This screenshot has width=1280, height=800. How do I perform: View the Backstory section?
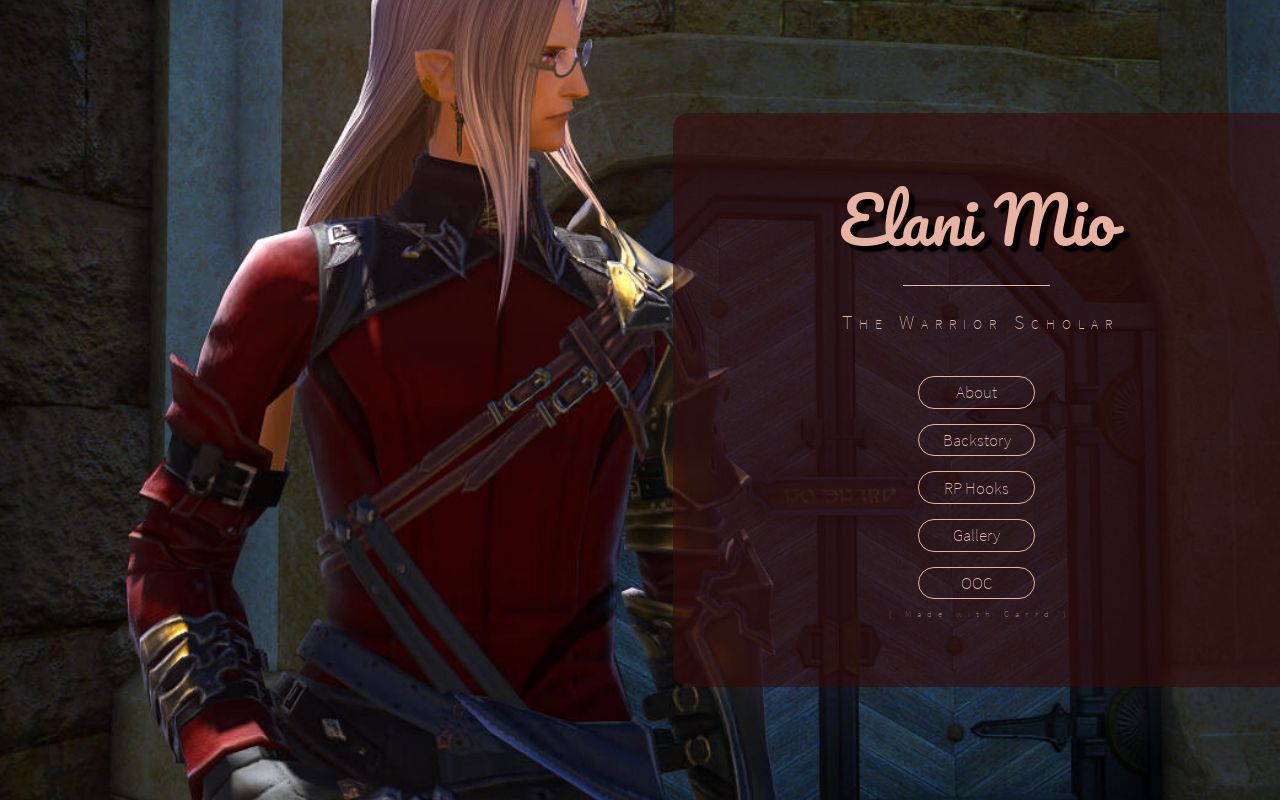975,440
